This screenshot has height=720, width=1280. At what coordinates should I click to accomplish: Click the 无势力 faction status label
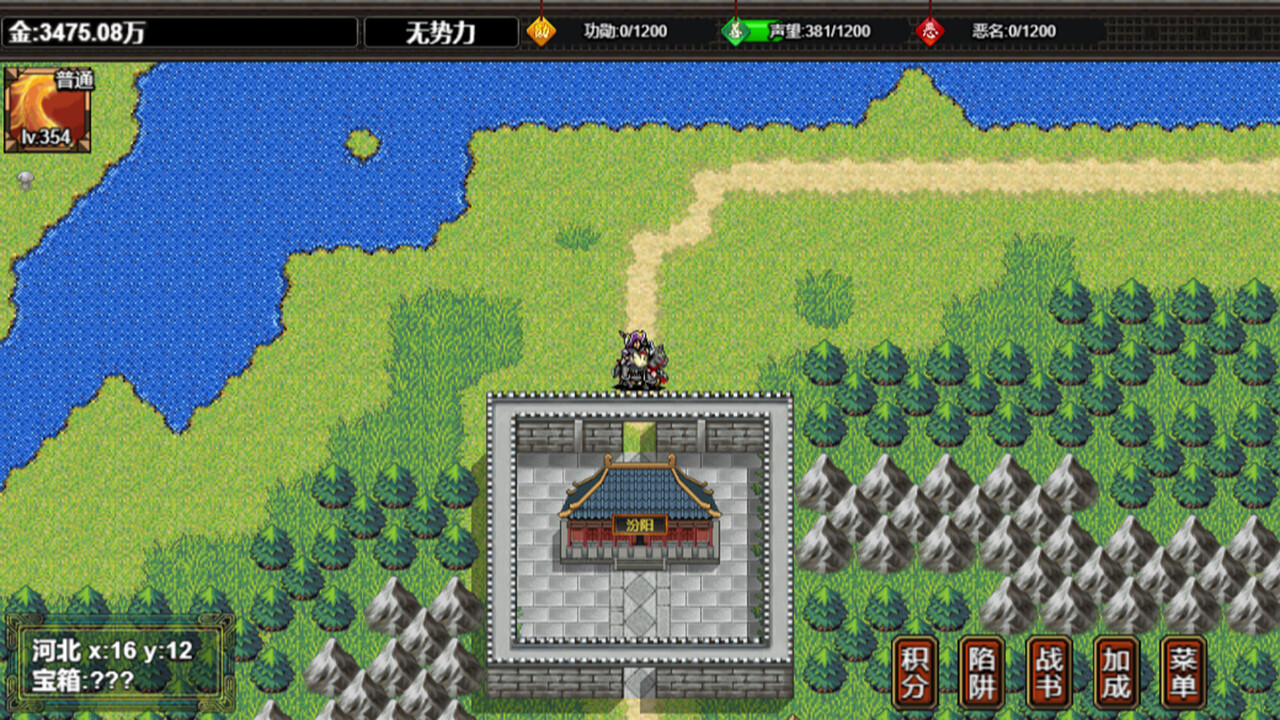pos(440,31)
